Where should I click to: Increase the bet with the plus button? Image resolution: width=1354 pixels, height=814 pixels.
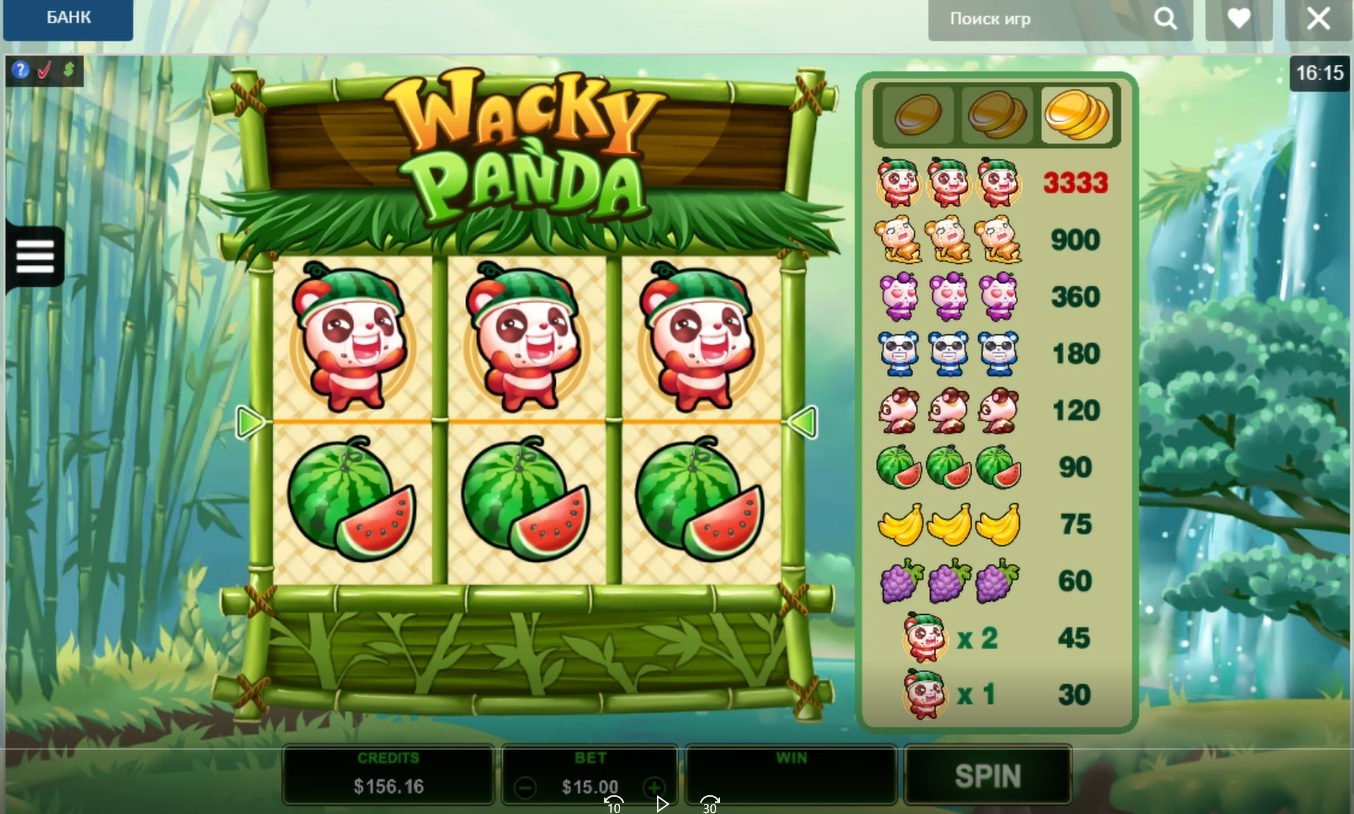[654, 787]
